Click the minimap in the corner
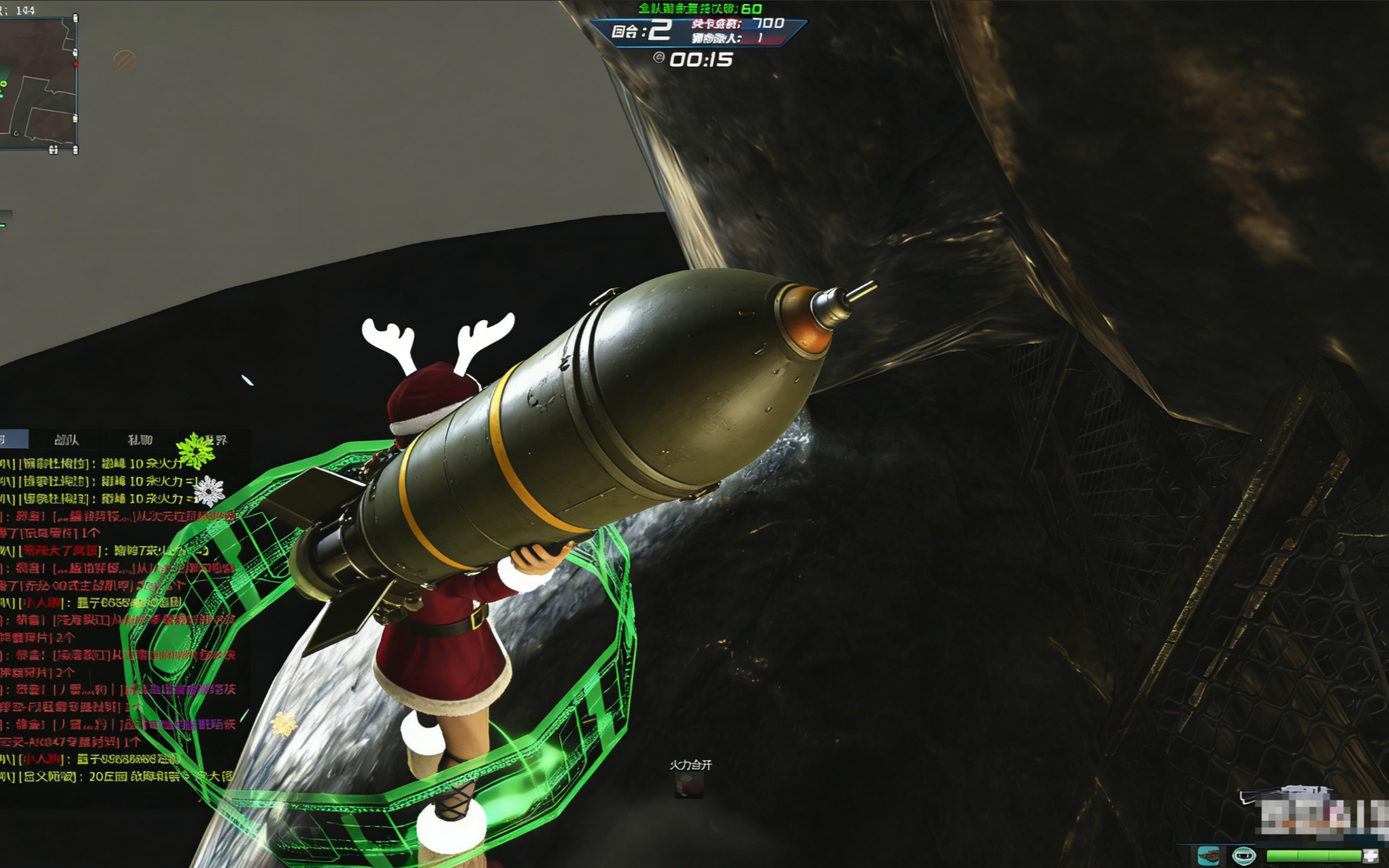Viewport: 1389px width, 868px height. [37, 83]
